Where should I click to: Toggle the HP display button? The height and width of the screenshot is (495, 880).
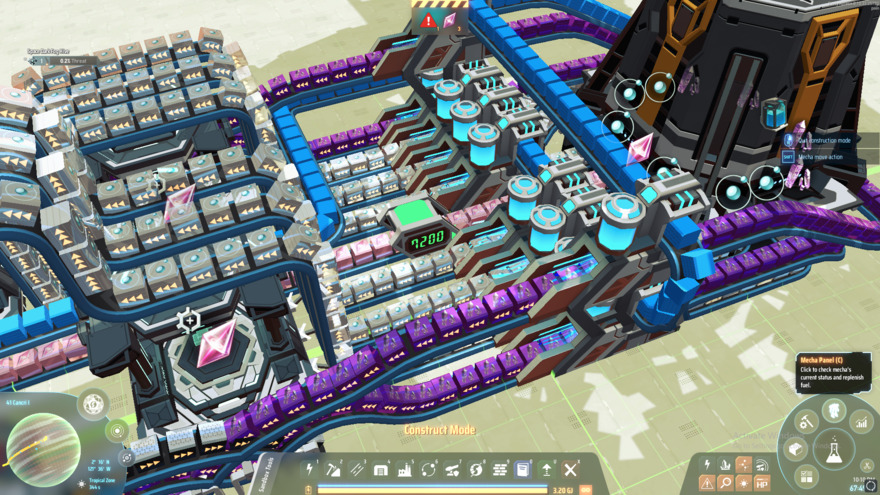[762, 483]
